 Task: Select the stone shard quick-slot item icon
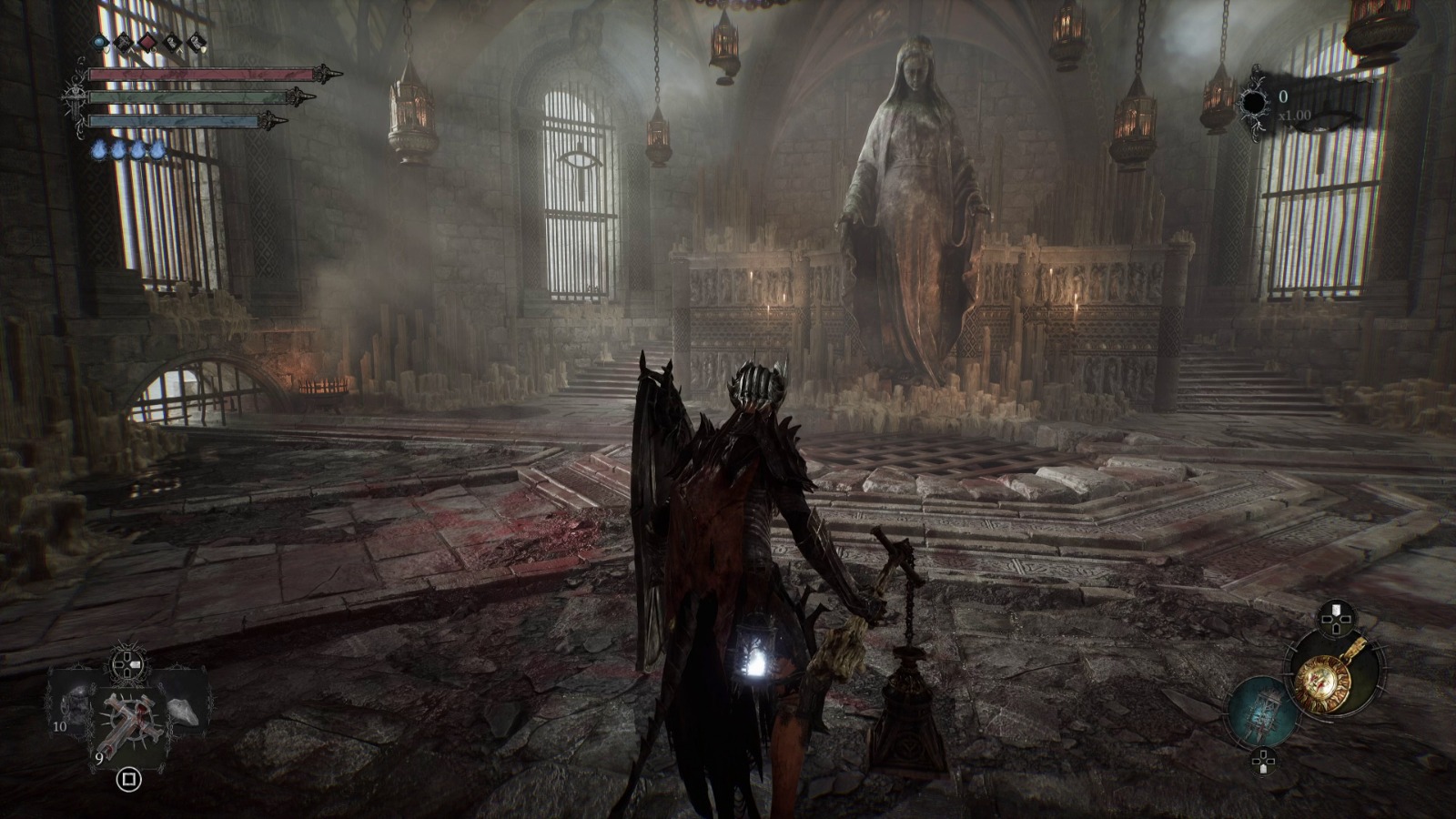pyautogui.click(x=182, y=712)
